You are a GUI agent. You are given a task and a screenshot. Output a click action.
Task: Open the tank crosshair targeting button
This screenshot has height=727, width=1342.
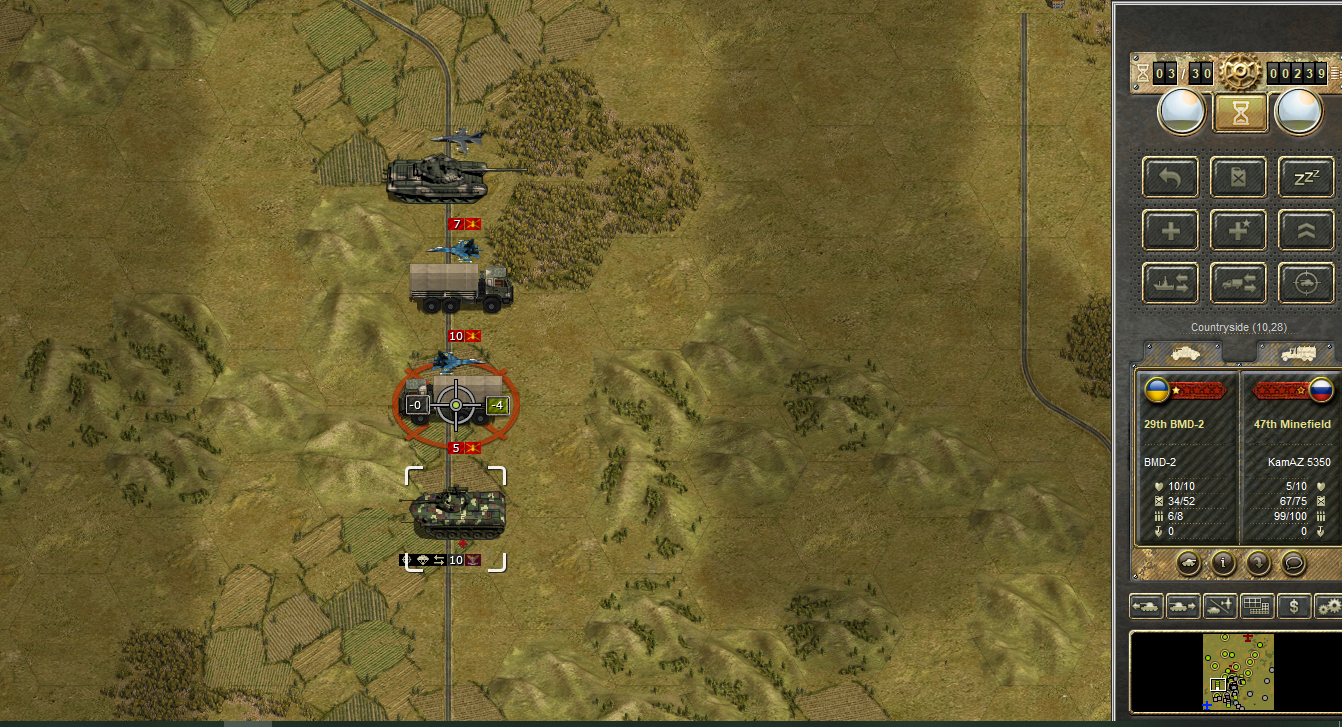click(x=1306, y=283)
